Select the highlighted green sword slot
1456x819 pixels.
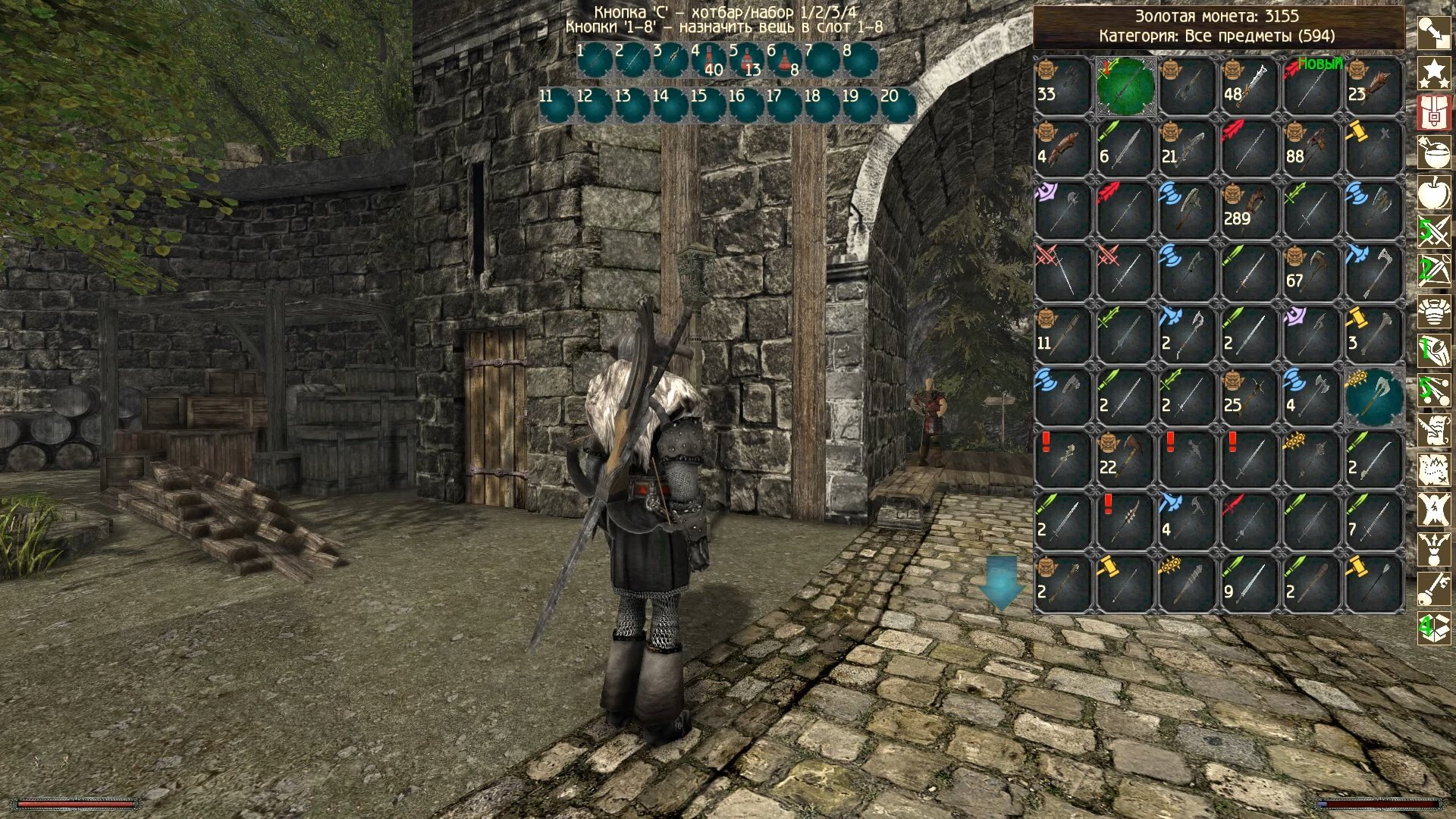(x=1125, y=86)
